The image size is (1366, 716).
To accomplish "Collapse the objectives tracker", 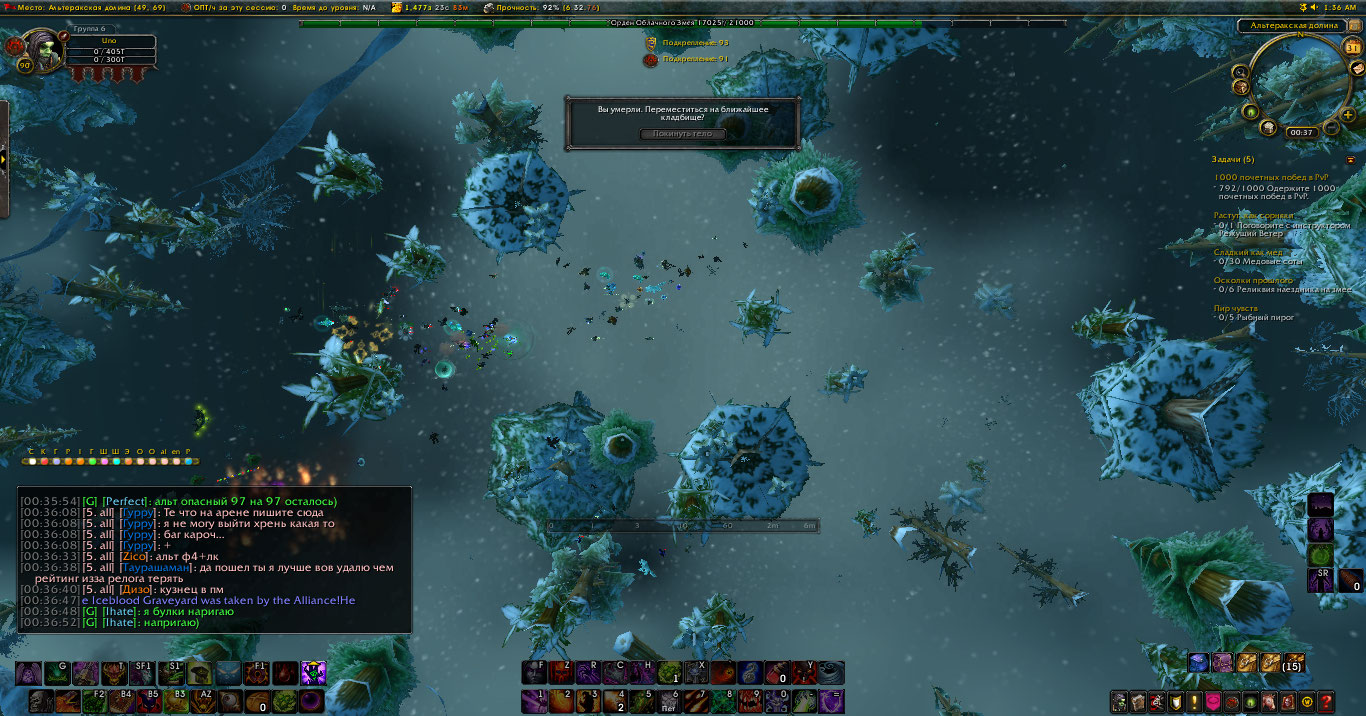I will coord(1351,159).
